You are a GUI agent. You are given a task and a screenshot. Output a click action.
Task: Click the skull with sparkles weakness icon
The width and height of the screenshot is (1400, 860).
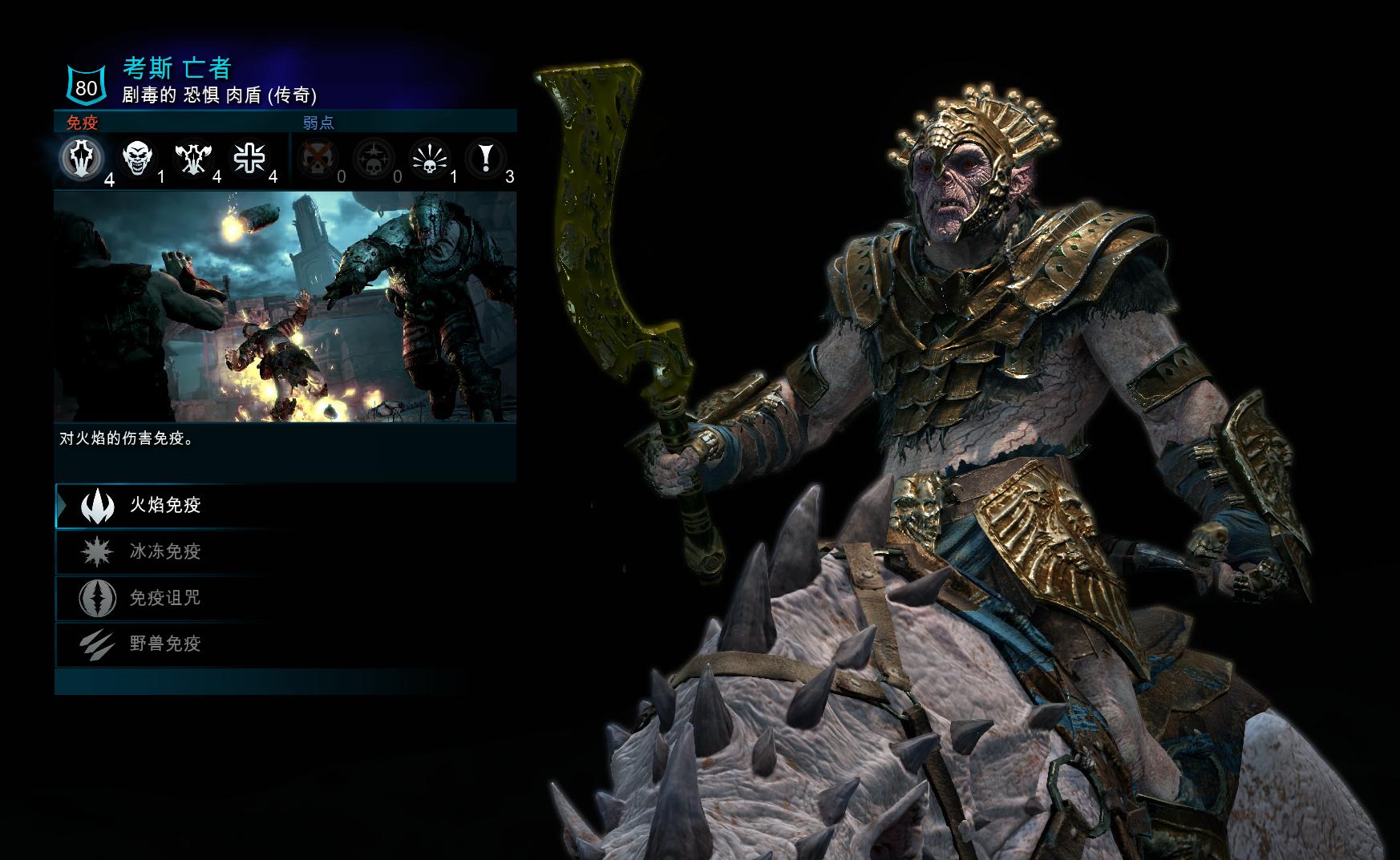point(374,158)
